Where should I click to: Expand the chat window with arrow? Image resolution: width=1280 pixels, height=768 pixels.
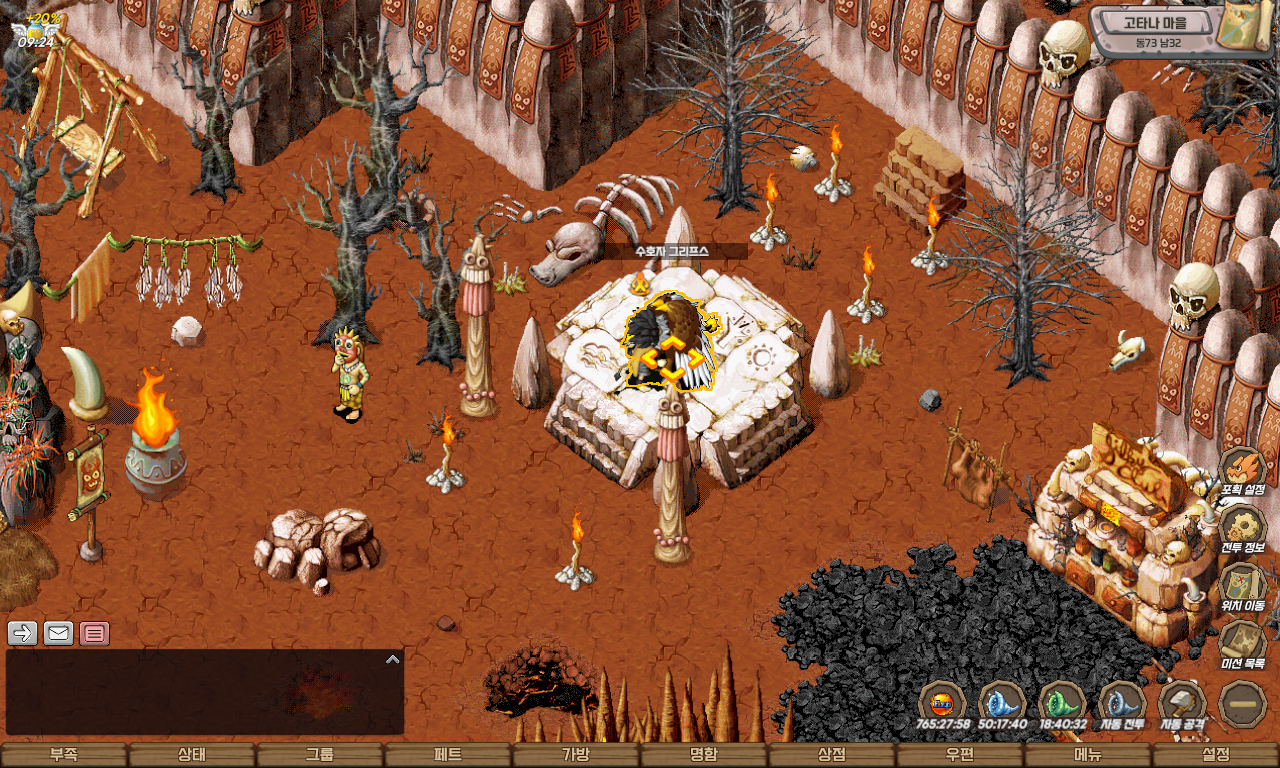(x=393, y=659)
